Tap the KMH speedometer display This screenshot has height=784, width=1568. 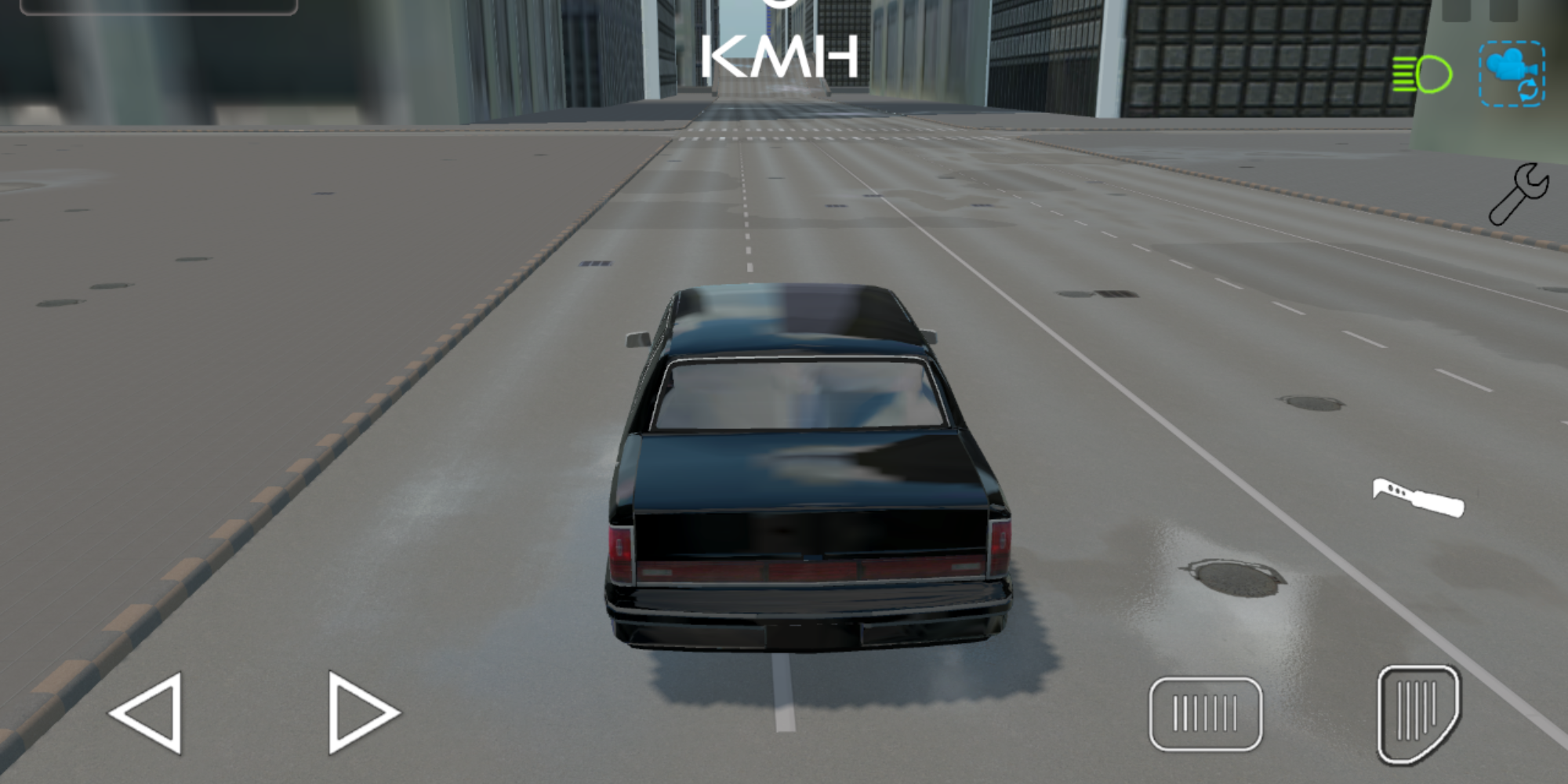coord(780,55)
